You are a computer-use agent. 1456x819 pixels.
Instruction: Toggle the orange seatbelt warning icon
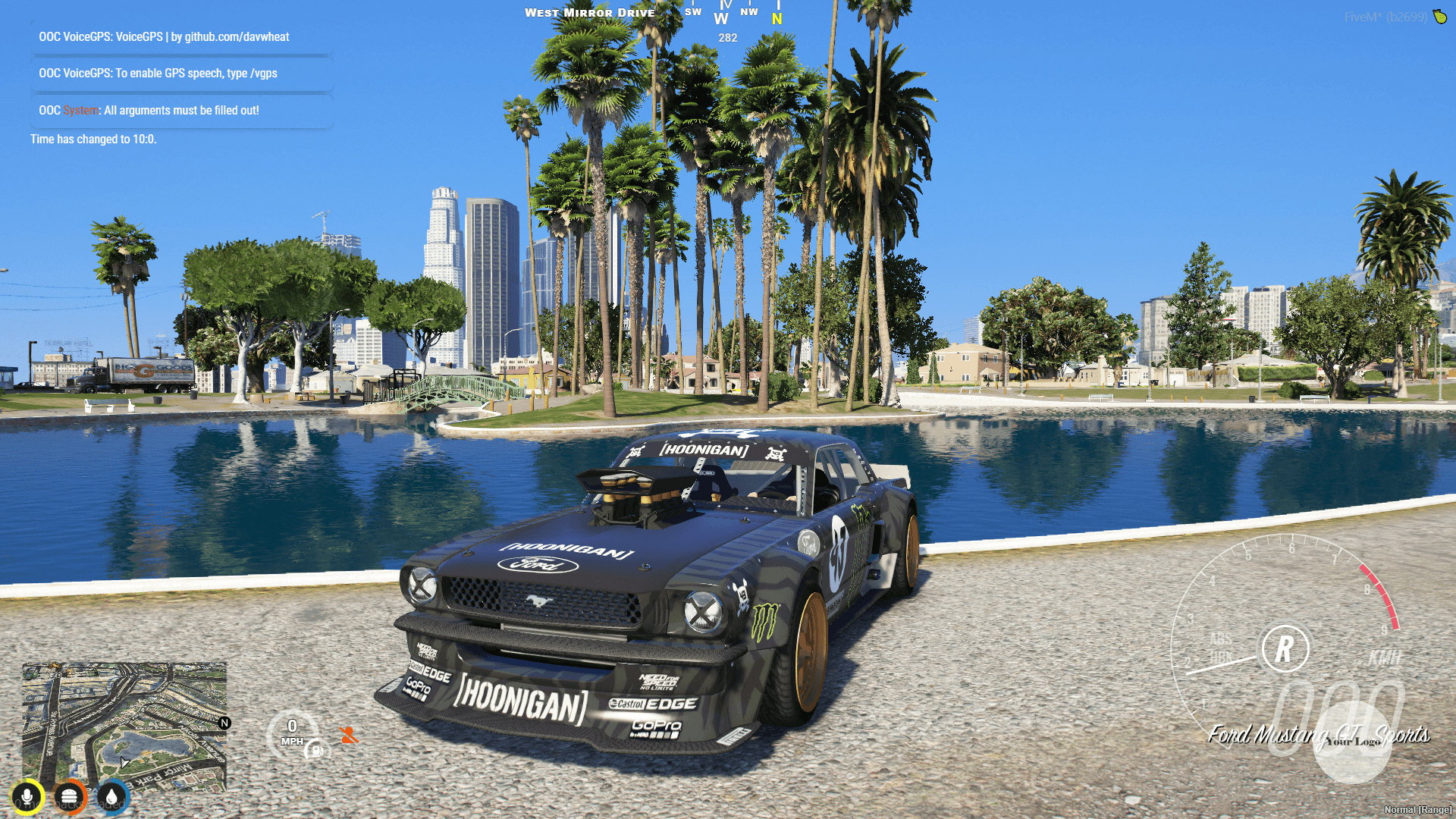(350, 736)
